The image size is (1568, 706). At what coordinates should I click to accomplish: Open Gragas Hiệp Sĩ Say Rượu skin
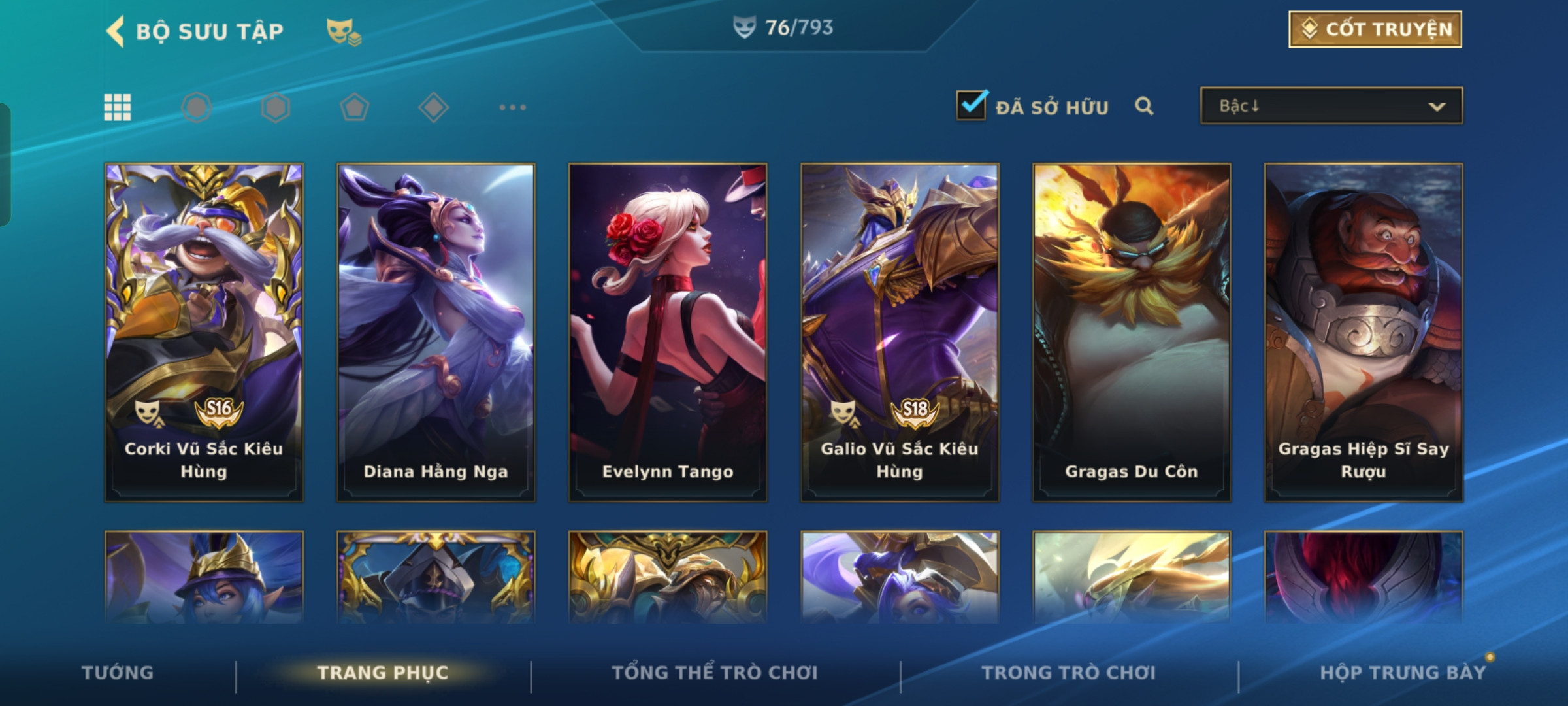[x=1364, y=332]
